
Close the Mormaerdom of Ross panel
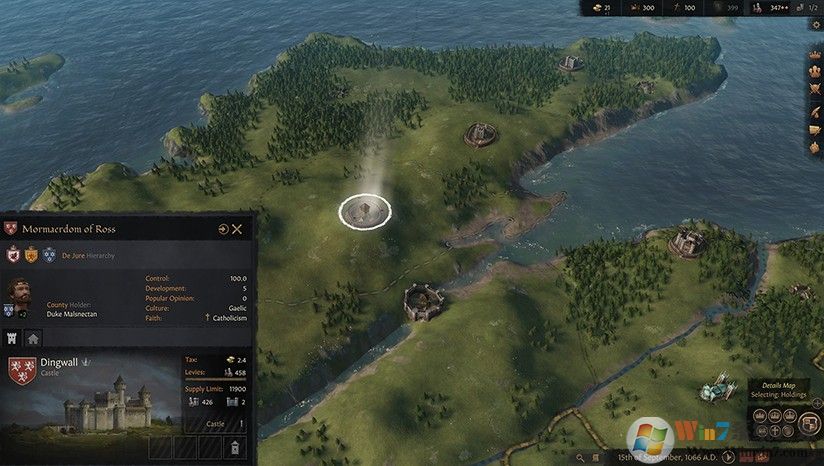tap(237, 229)
